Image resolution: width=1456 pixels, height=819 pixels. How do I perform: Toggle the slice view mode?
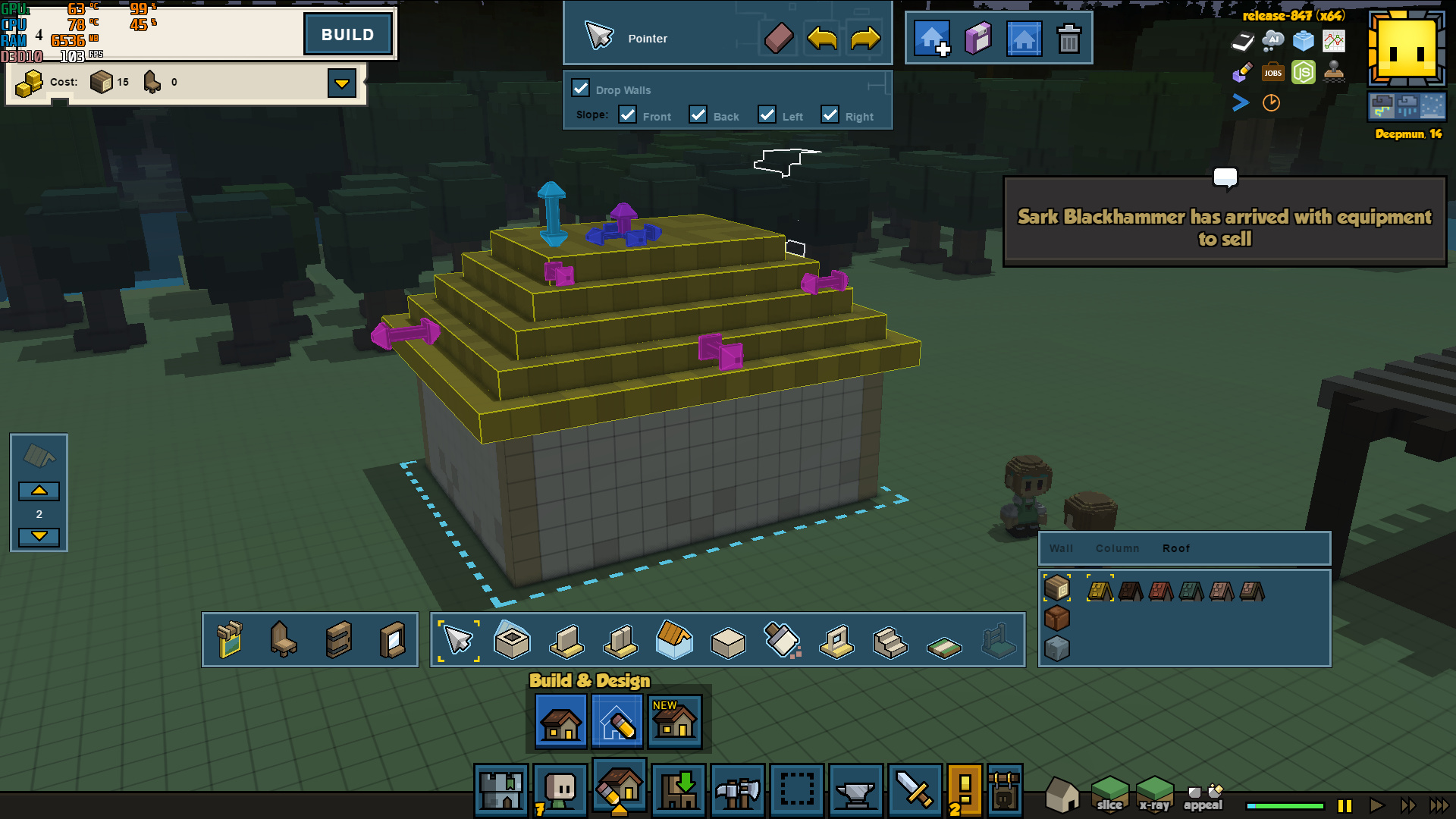[x=1109, y=793]
